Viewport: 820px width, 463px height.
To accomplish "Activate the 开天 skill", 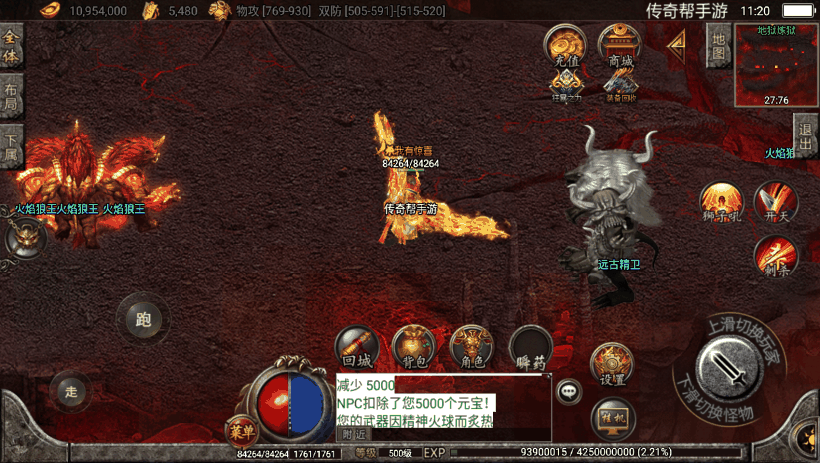I will pyautogui.click(x=775, y=201).
